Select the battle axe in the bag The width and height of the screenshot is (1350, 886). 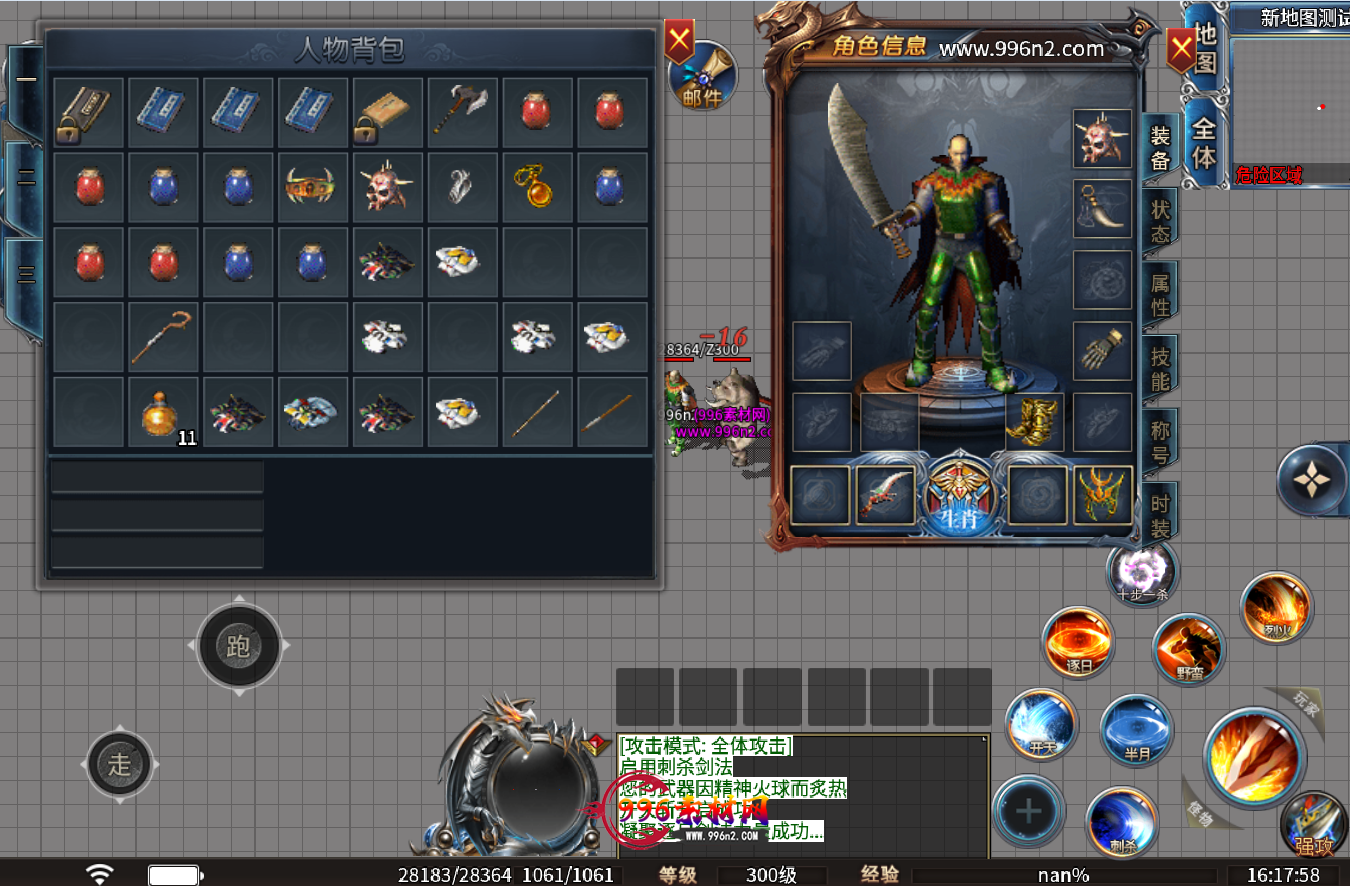(463, 111)
